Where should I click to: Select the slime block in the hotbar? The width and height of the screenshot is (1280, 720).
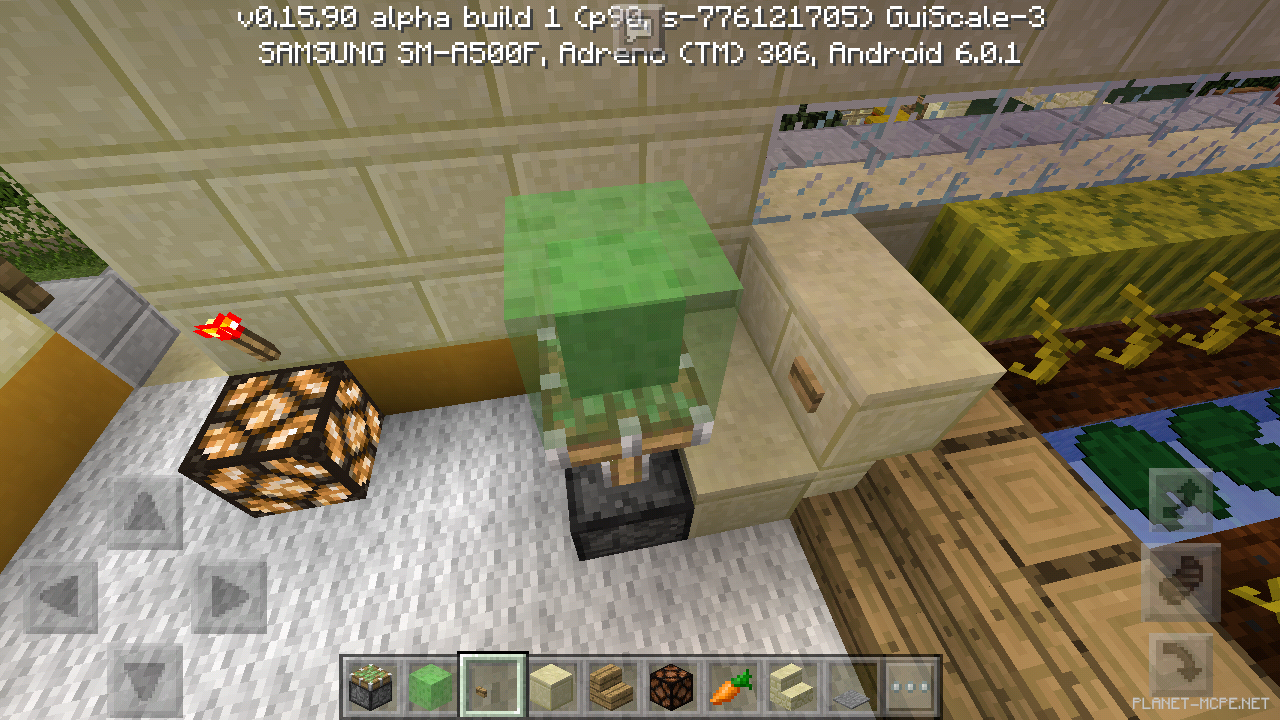431,687
